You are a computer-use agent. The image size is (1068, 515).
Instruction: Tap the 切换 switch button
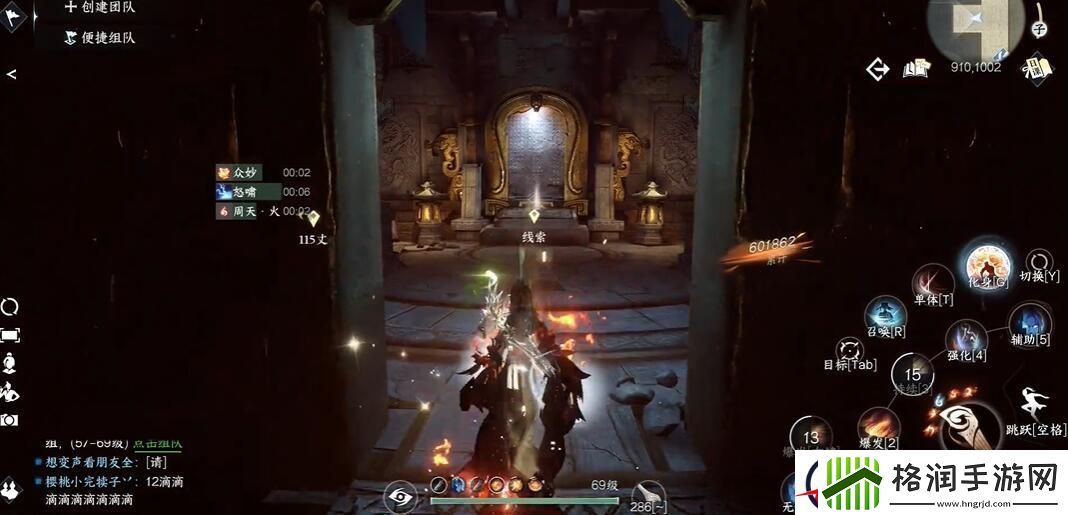(x=1039, y=264)
